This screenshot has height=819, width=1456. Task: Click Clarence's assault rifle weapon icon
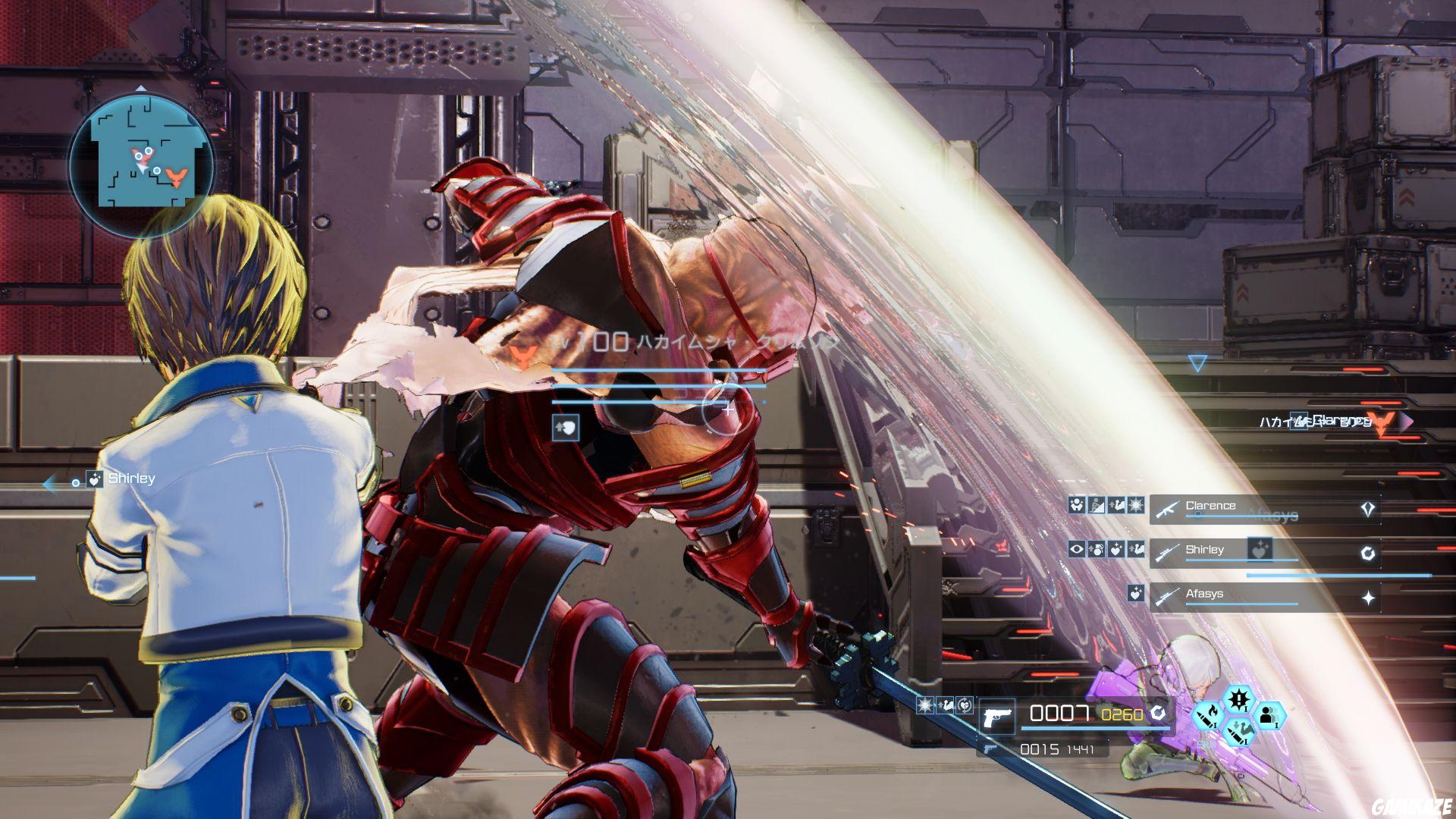[x=1166, y=510]
